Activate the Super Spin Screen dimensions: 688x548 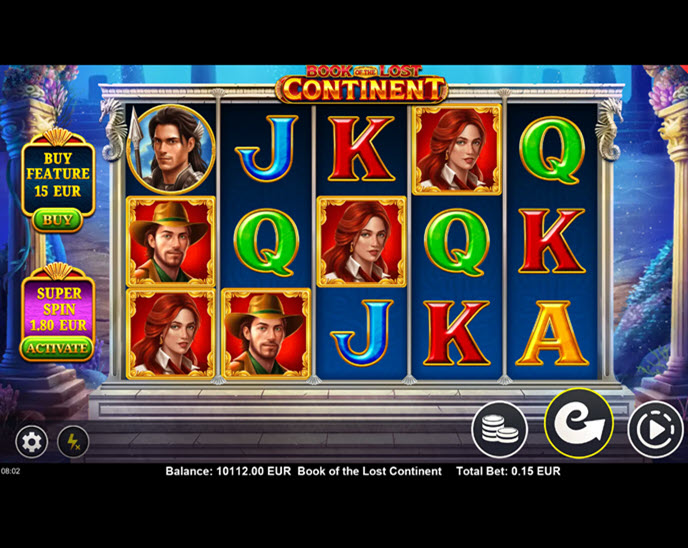(57, 347)
